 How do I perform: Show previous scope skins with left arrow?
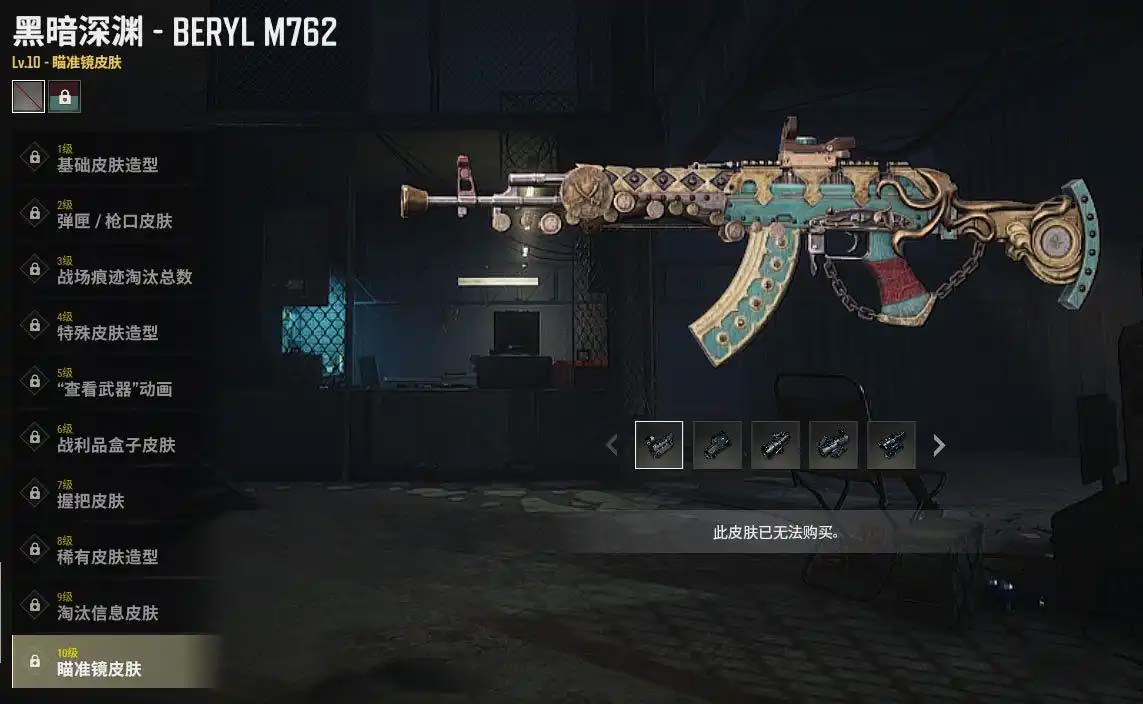click(612, 445)
